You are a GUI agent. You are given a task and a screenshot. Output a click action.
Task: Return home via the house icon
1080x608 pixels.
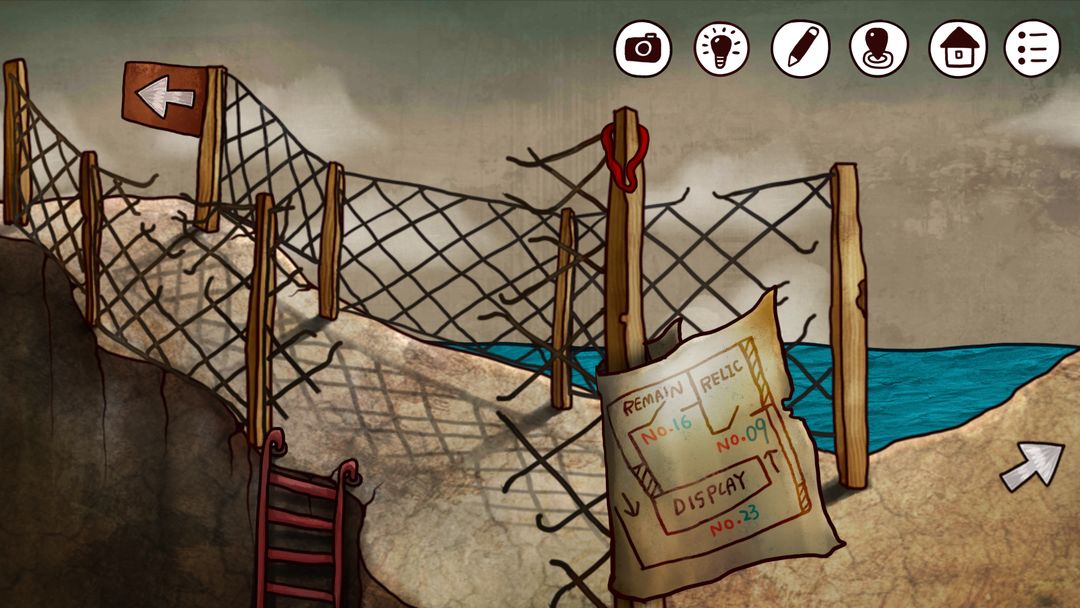958,48
